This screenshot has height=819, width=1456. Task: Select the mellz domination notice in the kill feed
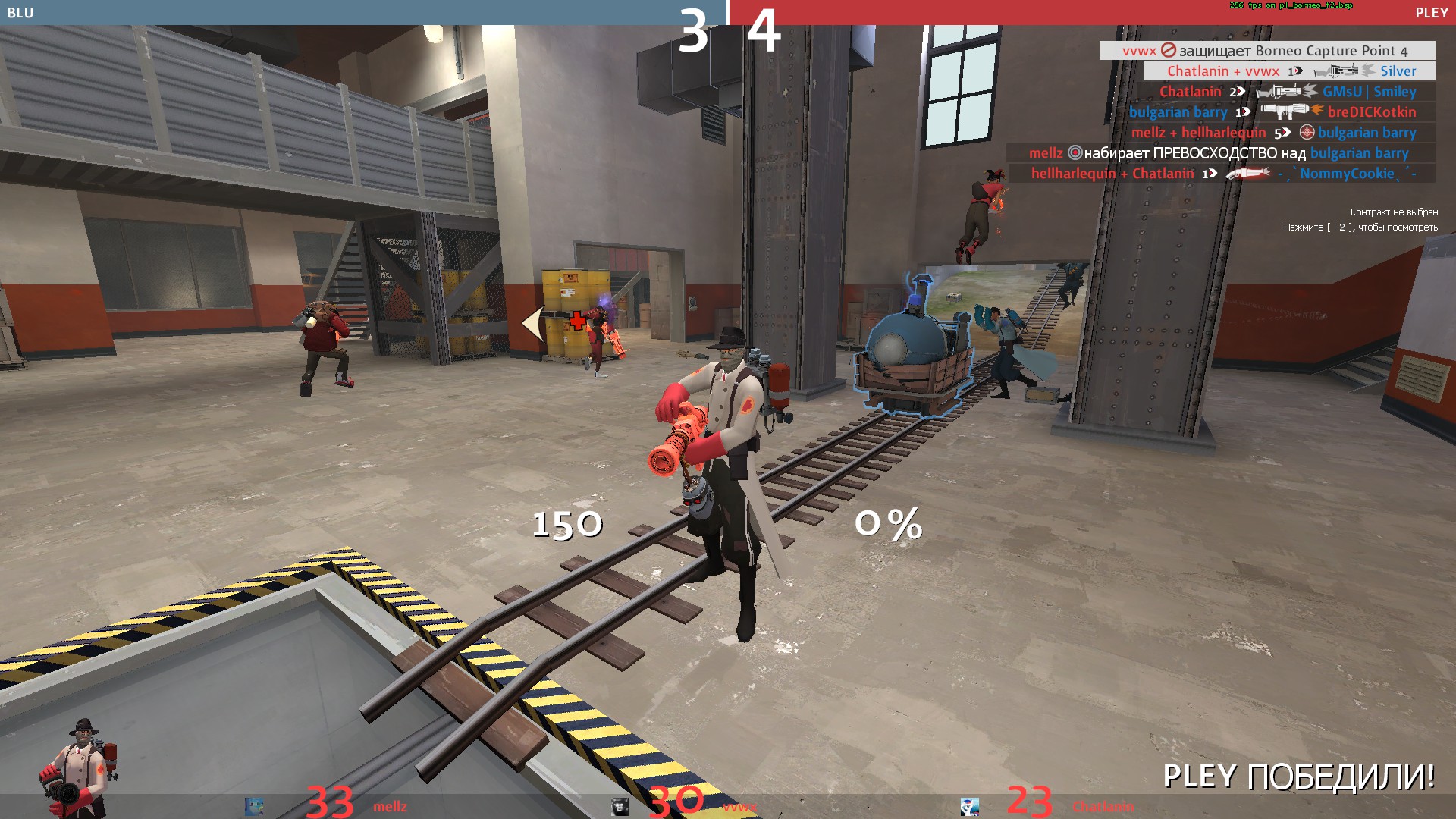(x=1219, y=153)
